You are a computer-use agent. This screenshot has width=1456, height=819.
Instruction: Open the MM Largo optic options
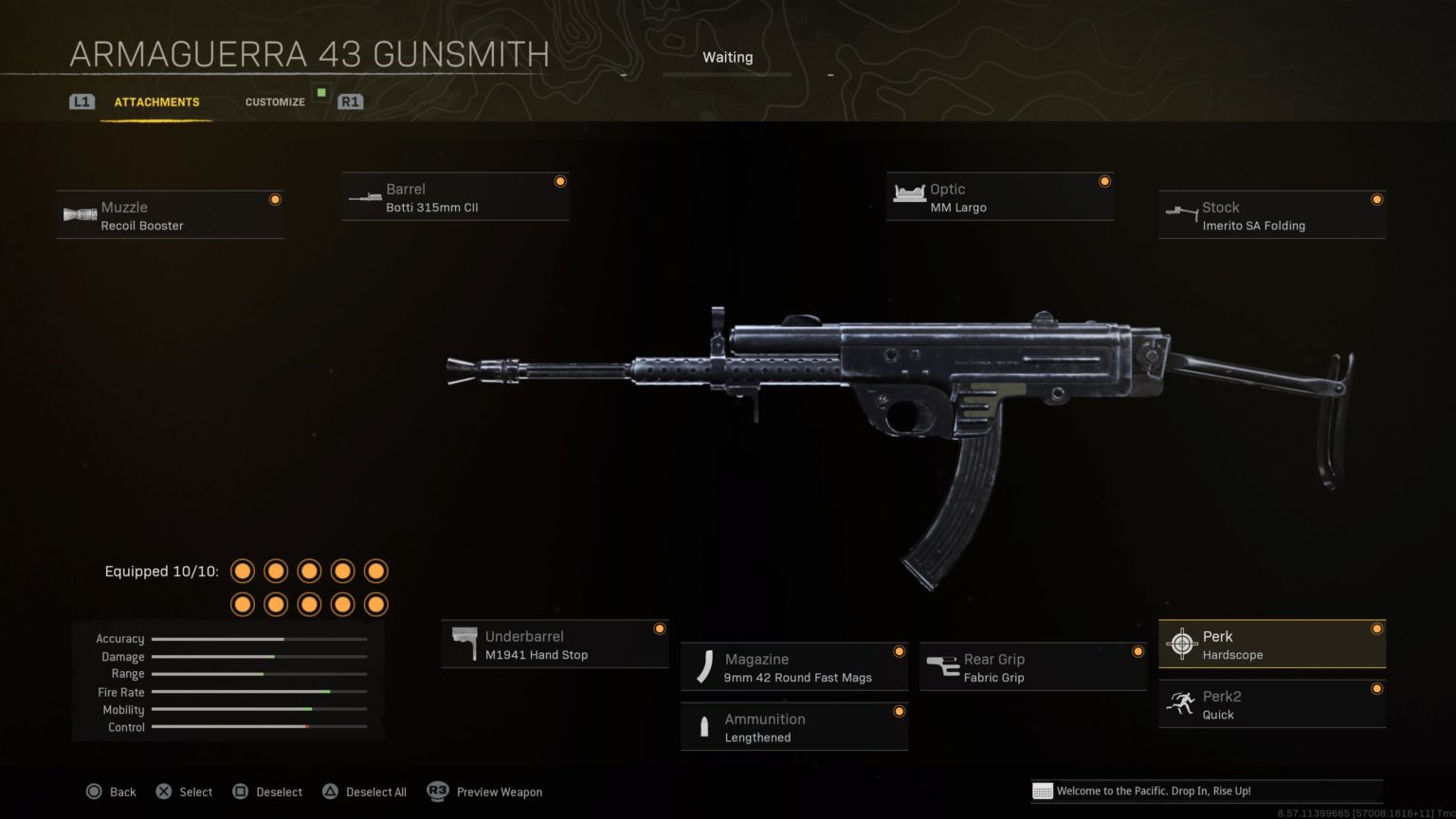(x=998, y=196)
